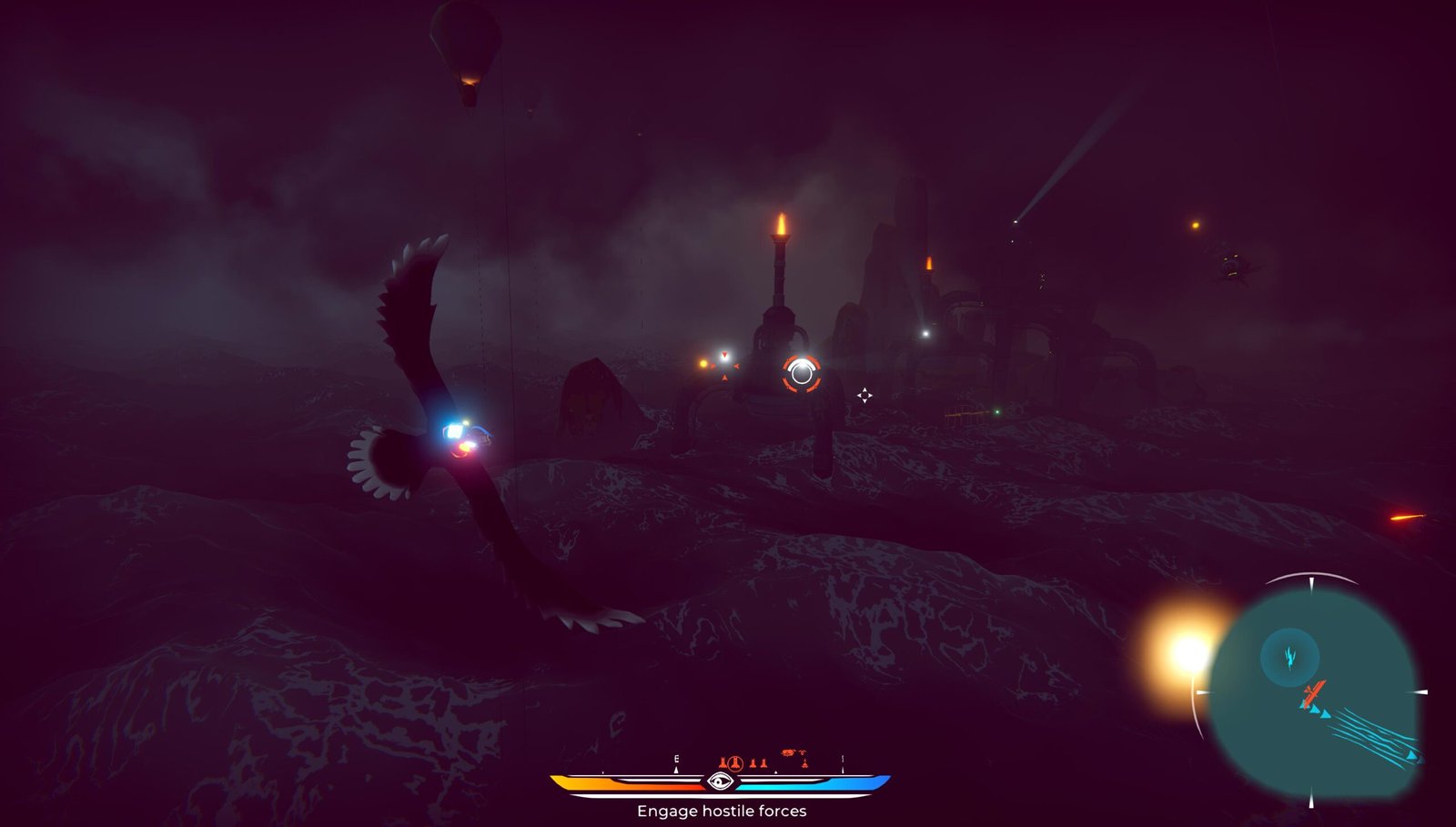Click the 'Engage hostile forces' objective text

[x=721, y=811]
